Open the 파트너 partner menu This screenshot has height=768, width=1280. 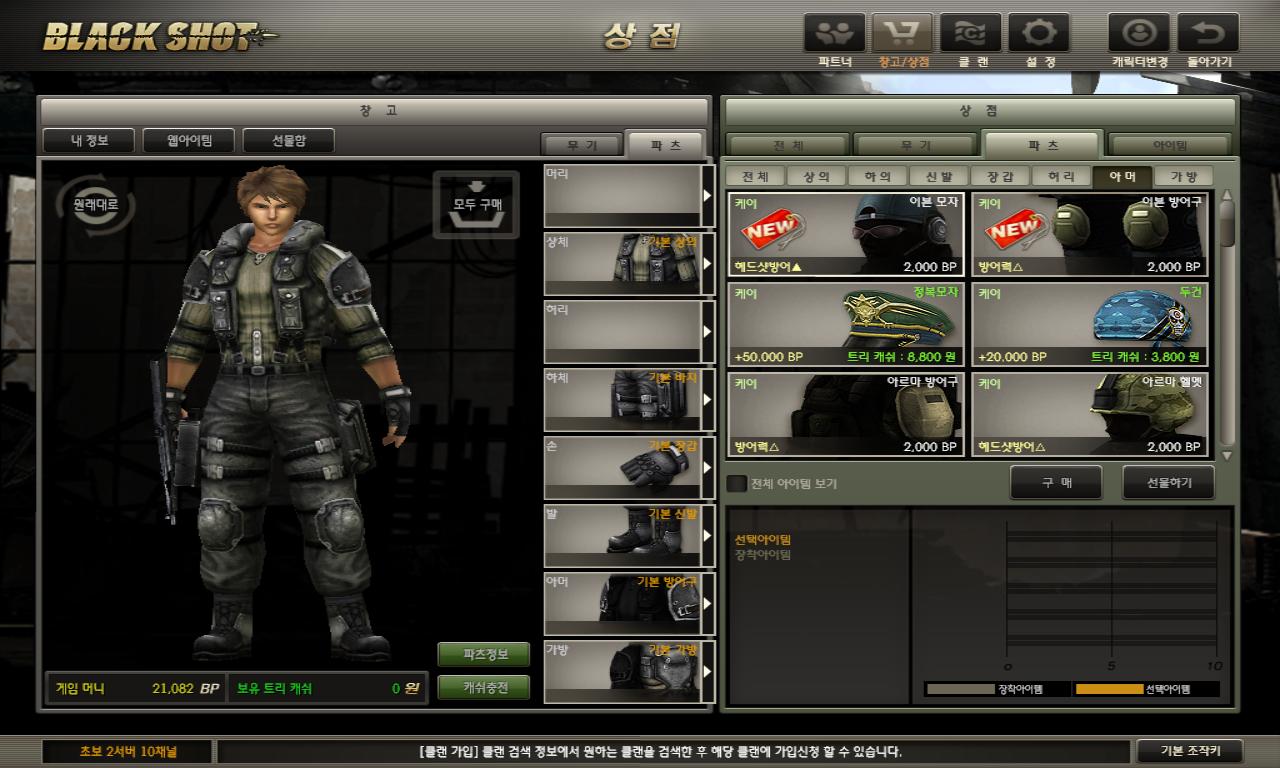point(835,34)
